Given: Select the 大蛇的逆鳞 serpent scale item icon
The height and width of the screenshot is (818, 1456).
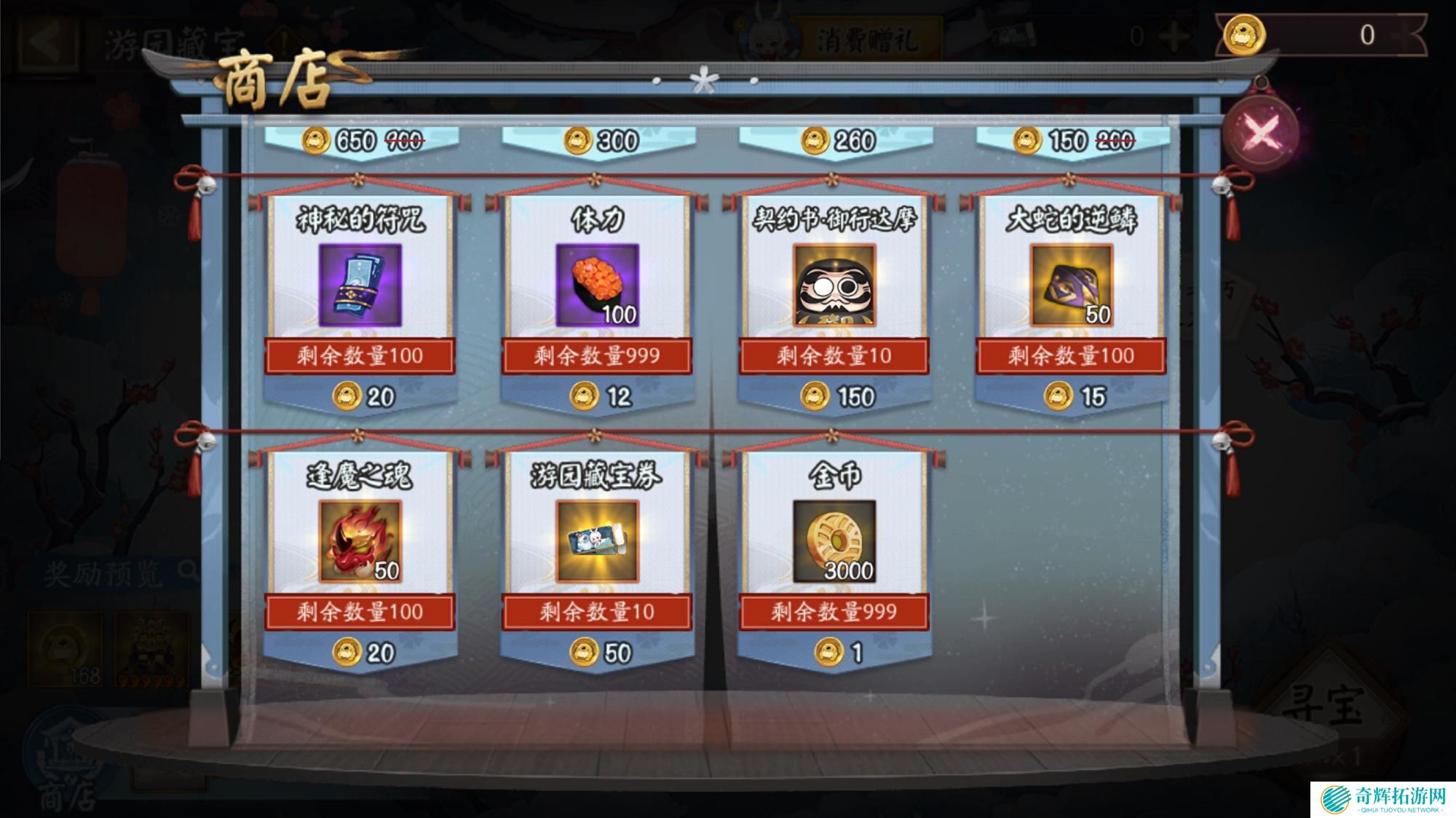Looking at the screenshot, I should [x=1072, y=284].
